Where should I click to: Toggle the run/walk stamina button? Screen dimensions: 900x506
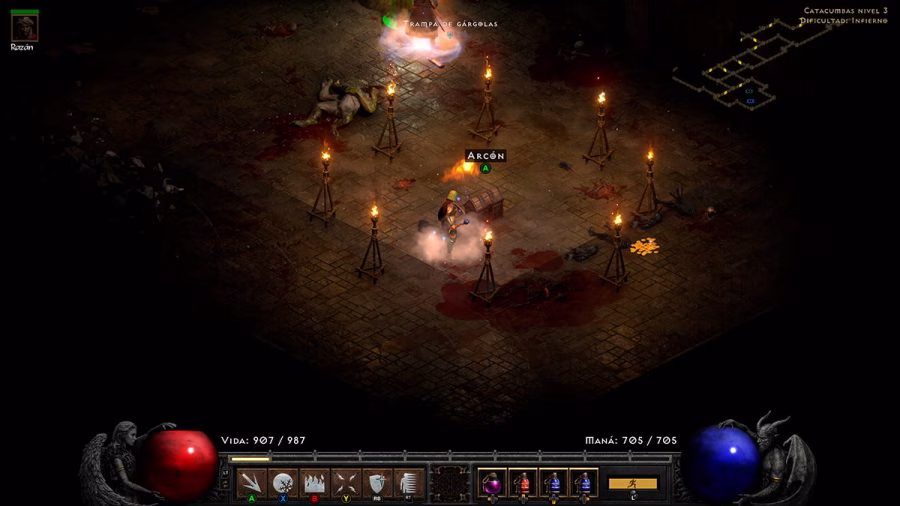tap(633, 483)
